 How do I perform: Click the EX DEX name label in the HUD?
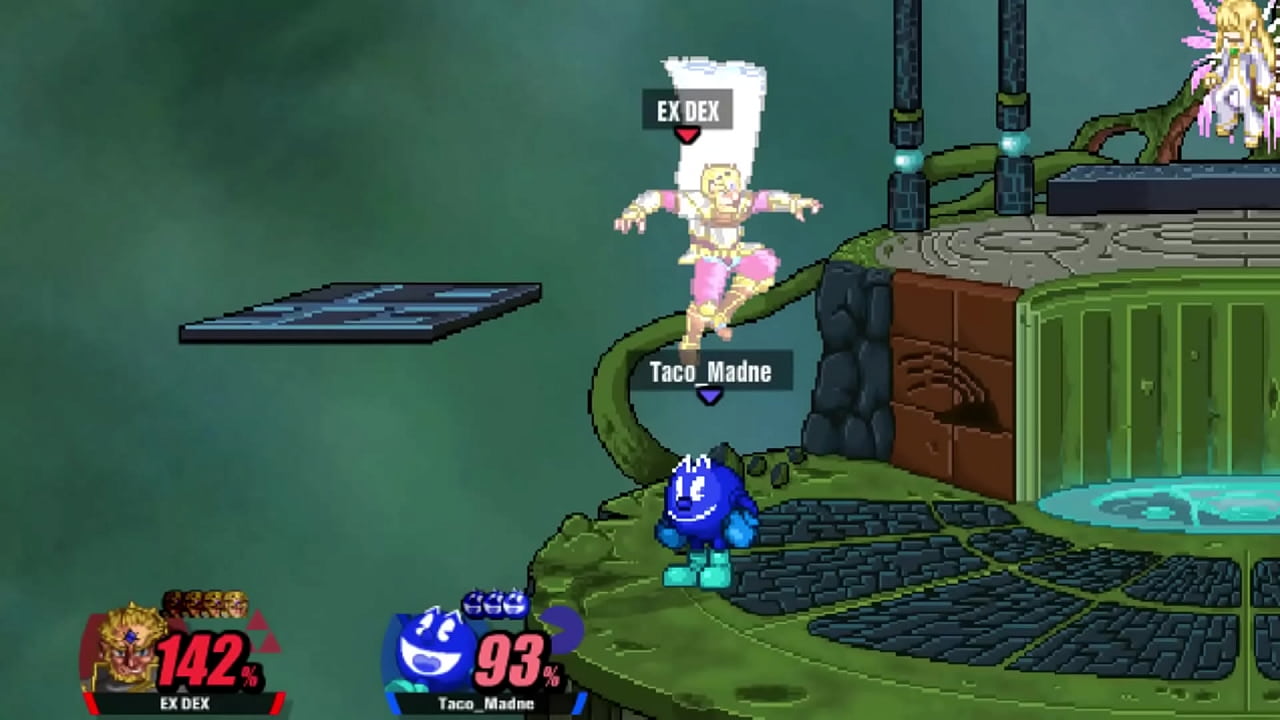185,705
